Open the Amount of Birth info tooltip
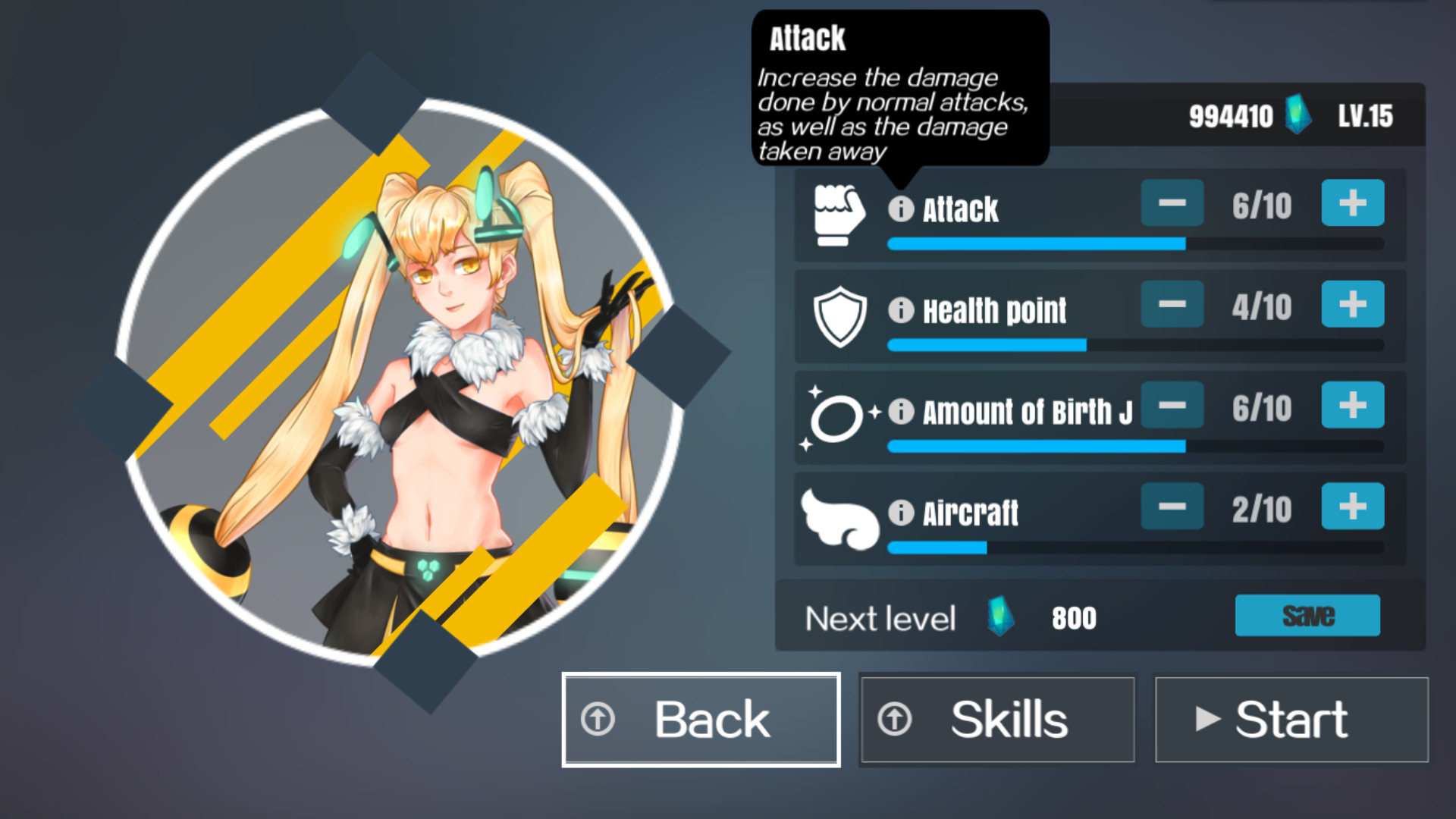1456x819 pixels. tap(900, 413)
